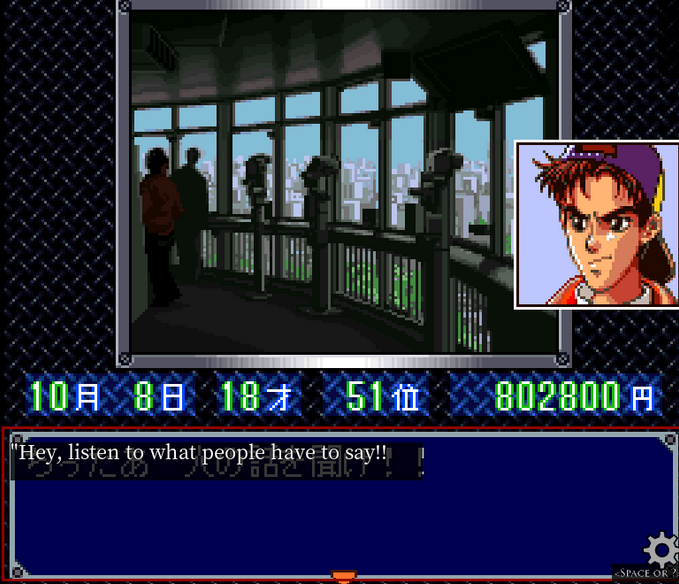Open the gear settings icon
The width and height of the screenshot is (679, 584).
(x=660, y=550)
